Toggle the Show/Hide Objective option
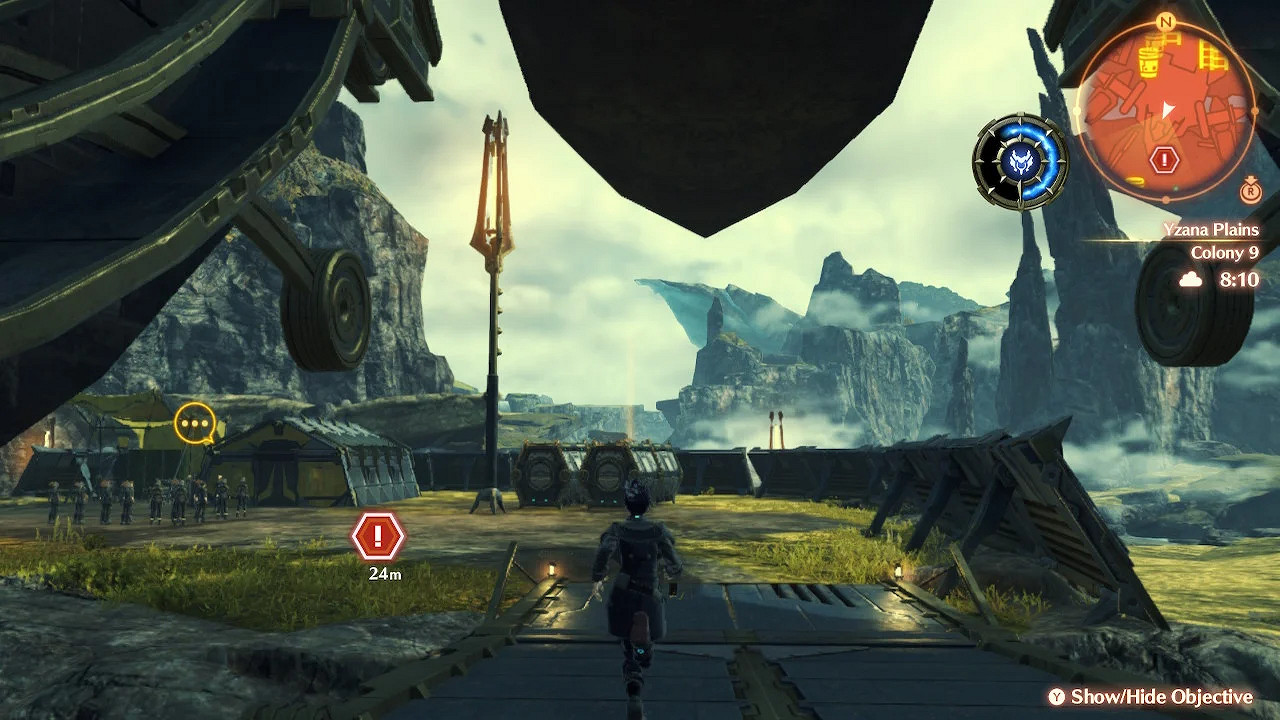This screenshot has width=1280, height=720. tap(1150, 697)
